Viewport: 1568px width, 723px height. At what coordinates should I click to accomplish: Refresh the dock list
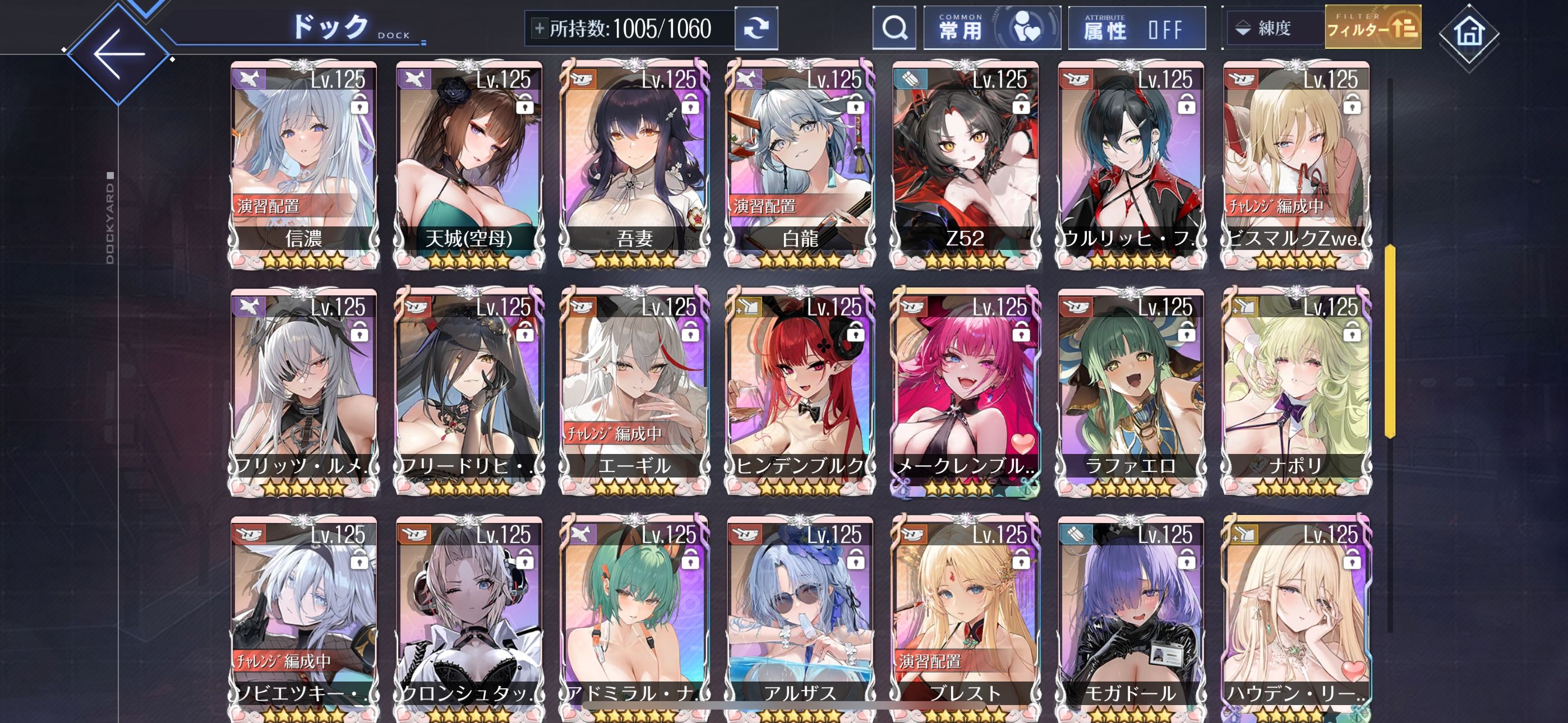(756, 29)
